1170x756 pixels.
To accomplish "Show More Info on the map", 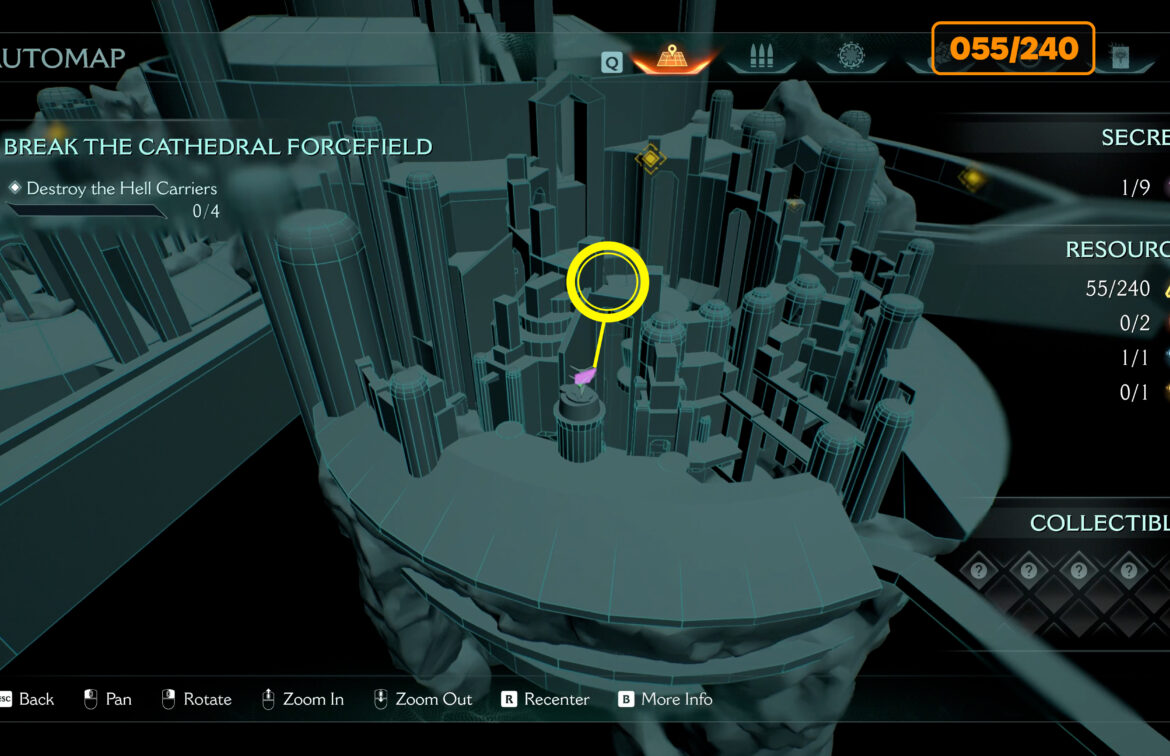I will pyautogui.click(x=665, y=699).
